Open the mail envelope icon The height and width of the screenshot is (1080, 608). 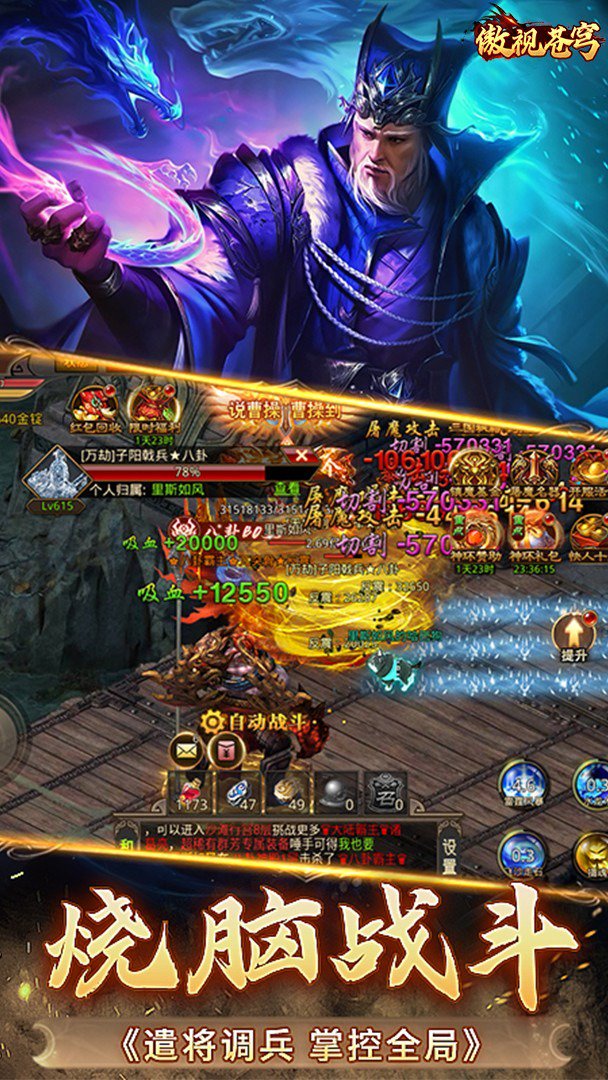pos(186,749)
